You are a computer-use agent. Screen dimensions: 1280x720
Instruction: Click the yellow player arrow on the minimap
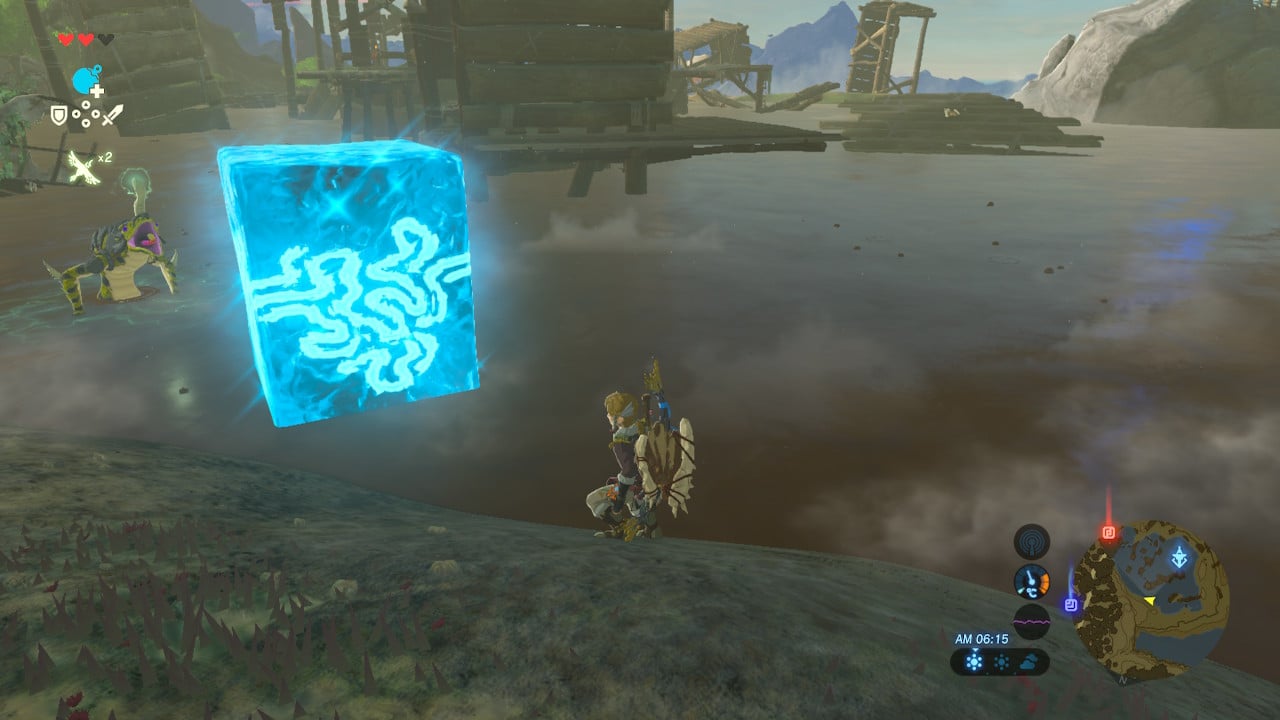(1149, 600)
